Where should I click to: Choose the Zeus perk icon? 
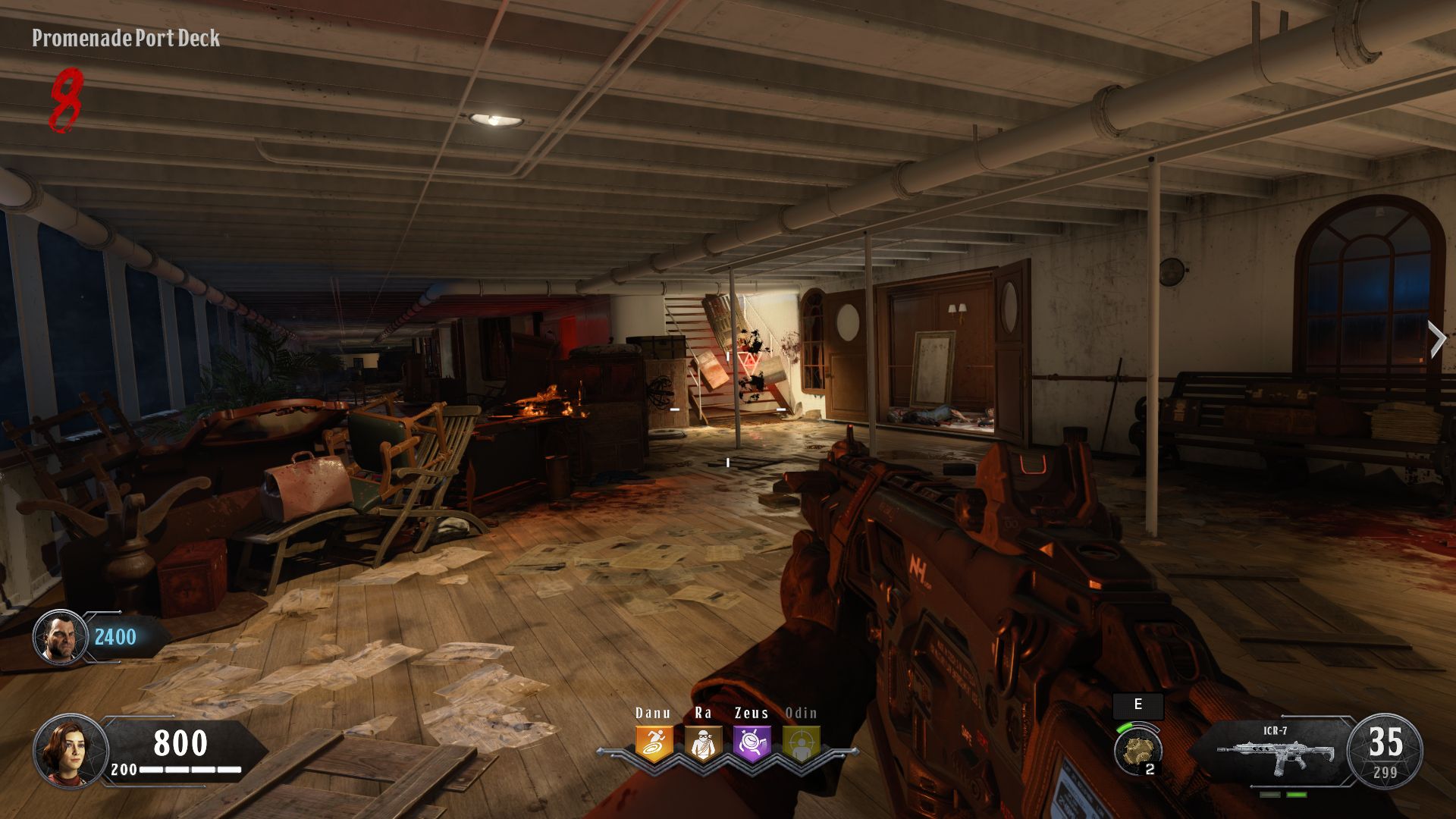[752, 744]
